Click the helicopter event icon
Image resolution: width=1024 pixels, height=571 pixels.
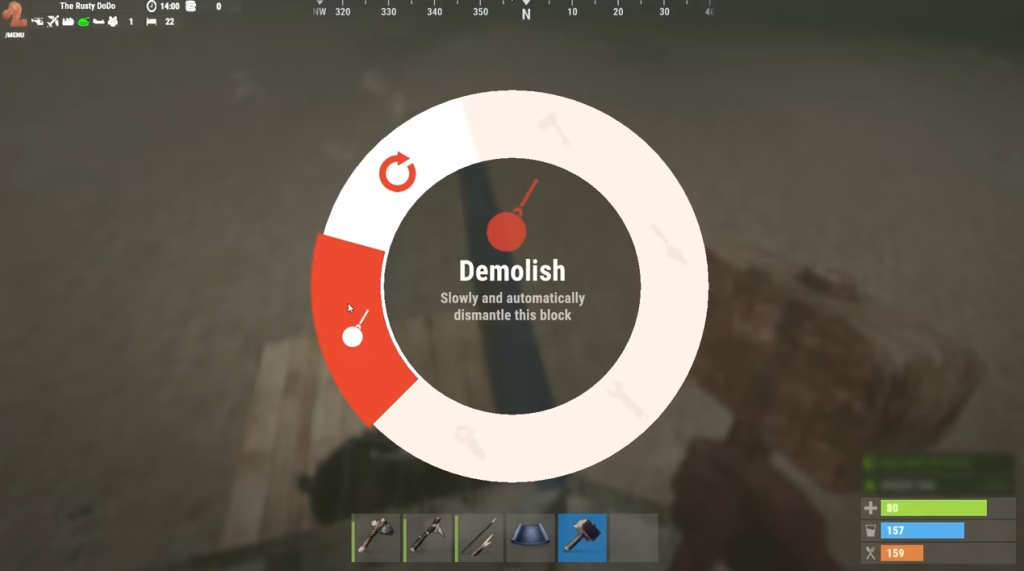click(x=38, y=21)
